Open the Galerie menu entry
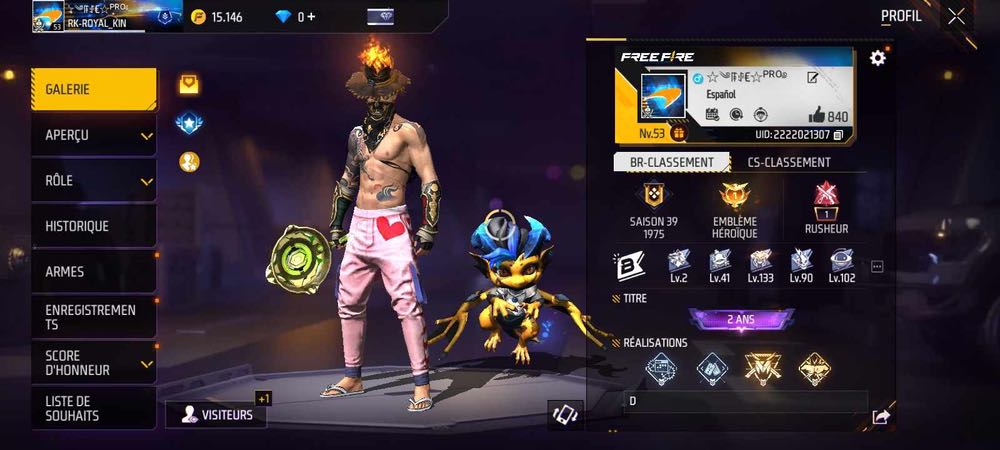The image size is (1000, 450). [93, 90]
